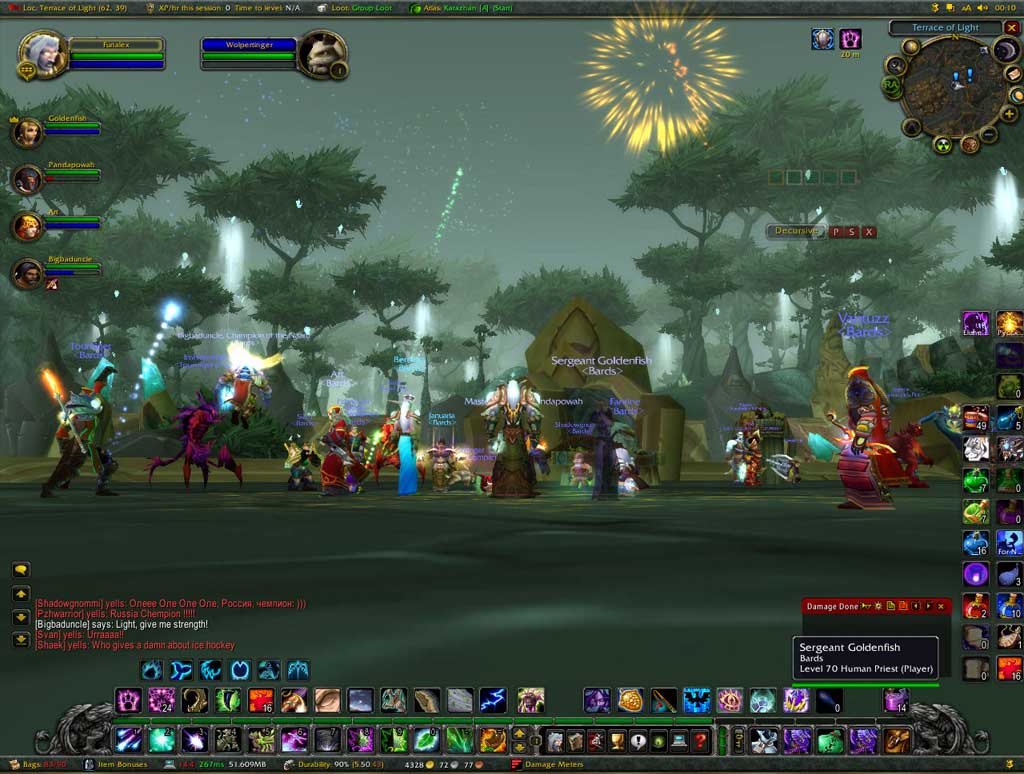Screen dimensions: 1024x774
Task: Click the Decursive bar label
Action: [797, 231]
